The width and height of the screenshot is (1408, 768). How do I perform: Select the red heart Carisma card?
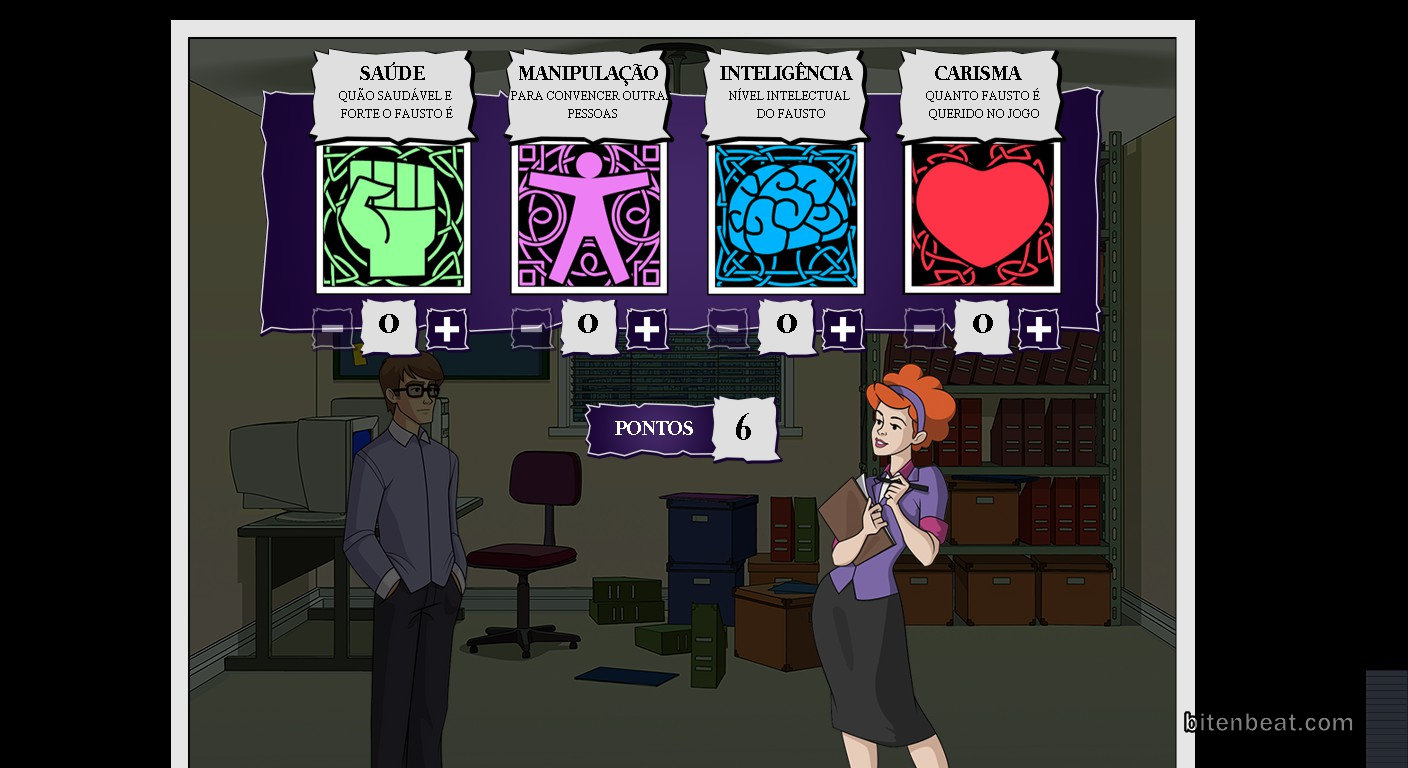982,217
